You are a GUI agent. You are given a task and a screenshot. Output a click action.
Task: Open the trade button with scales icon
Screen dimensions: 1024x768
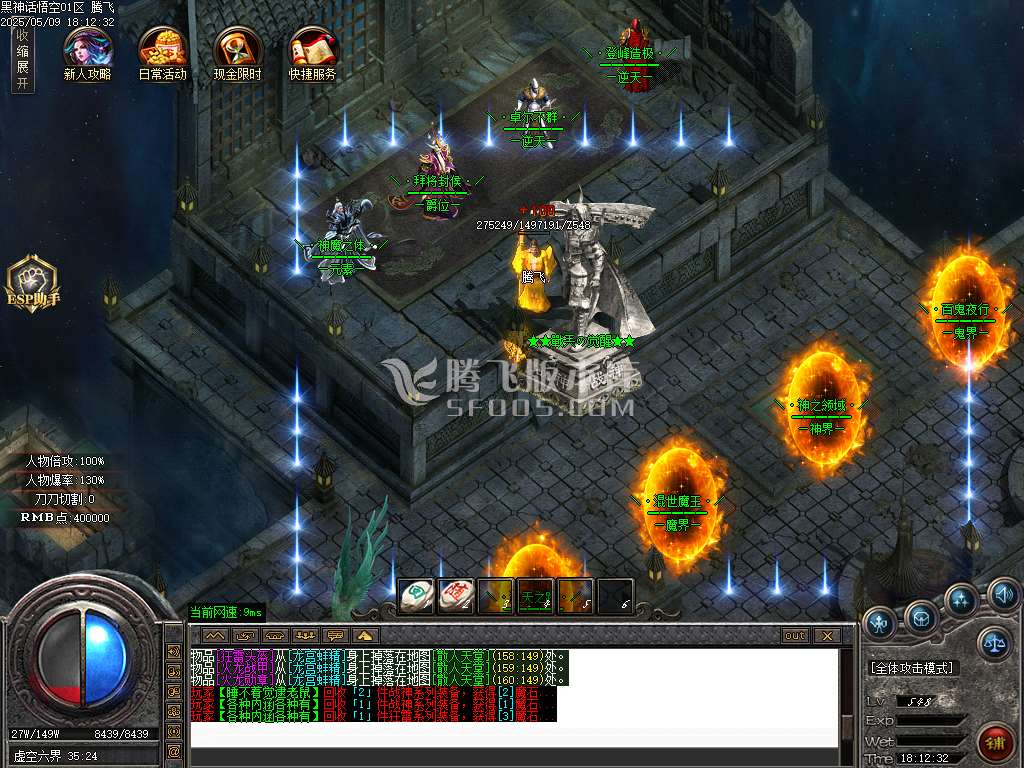[x=993, y=643]
